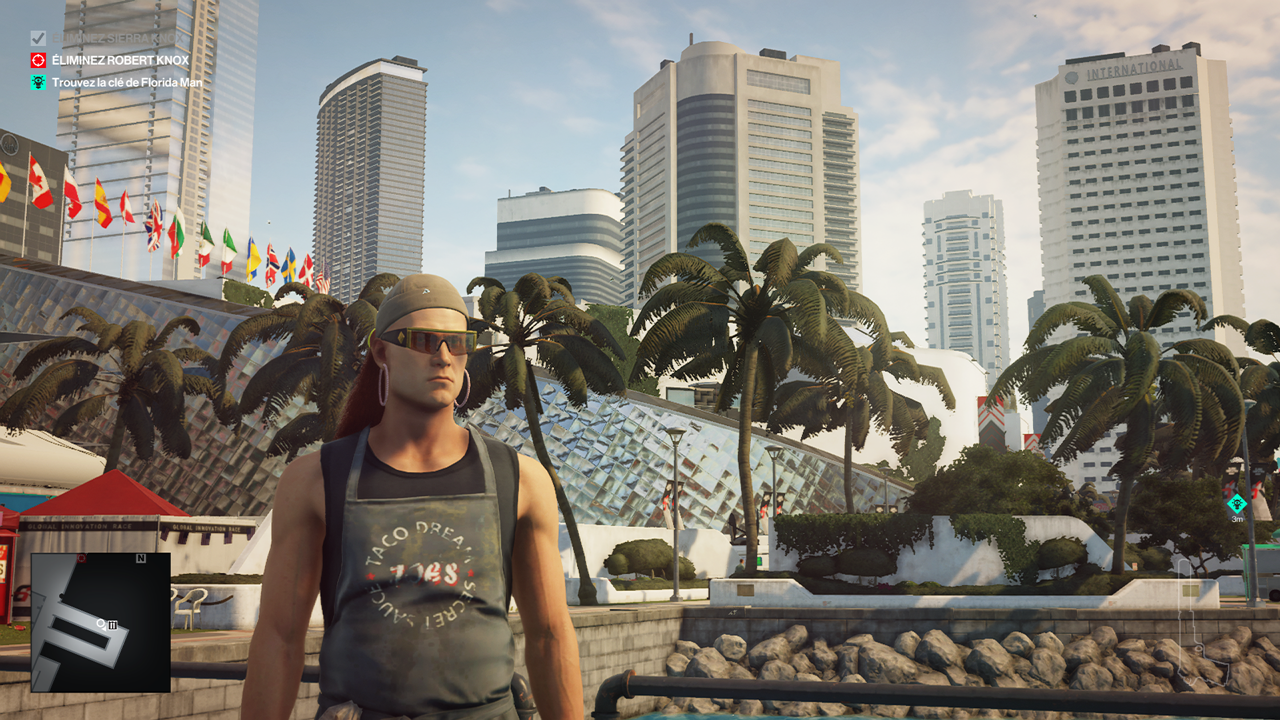This screenshot has height=720, width=1280.
Task: Click the north compass marker on the minimap
Action: 141,558
